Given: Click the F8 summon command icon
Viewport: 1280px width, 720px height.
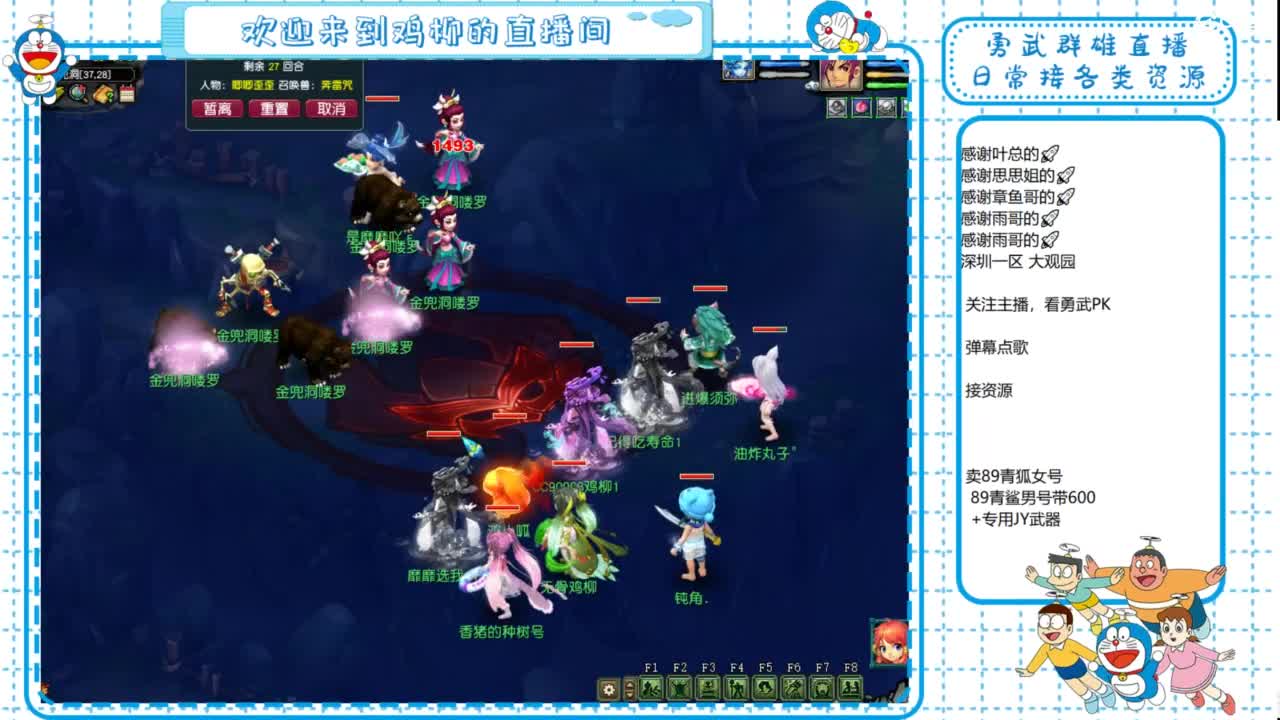Looking at the screenshot, I should [x=850, y=687].
